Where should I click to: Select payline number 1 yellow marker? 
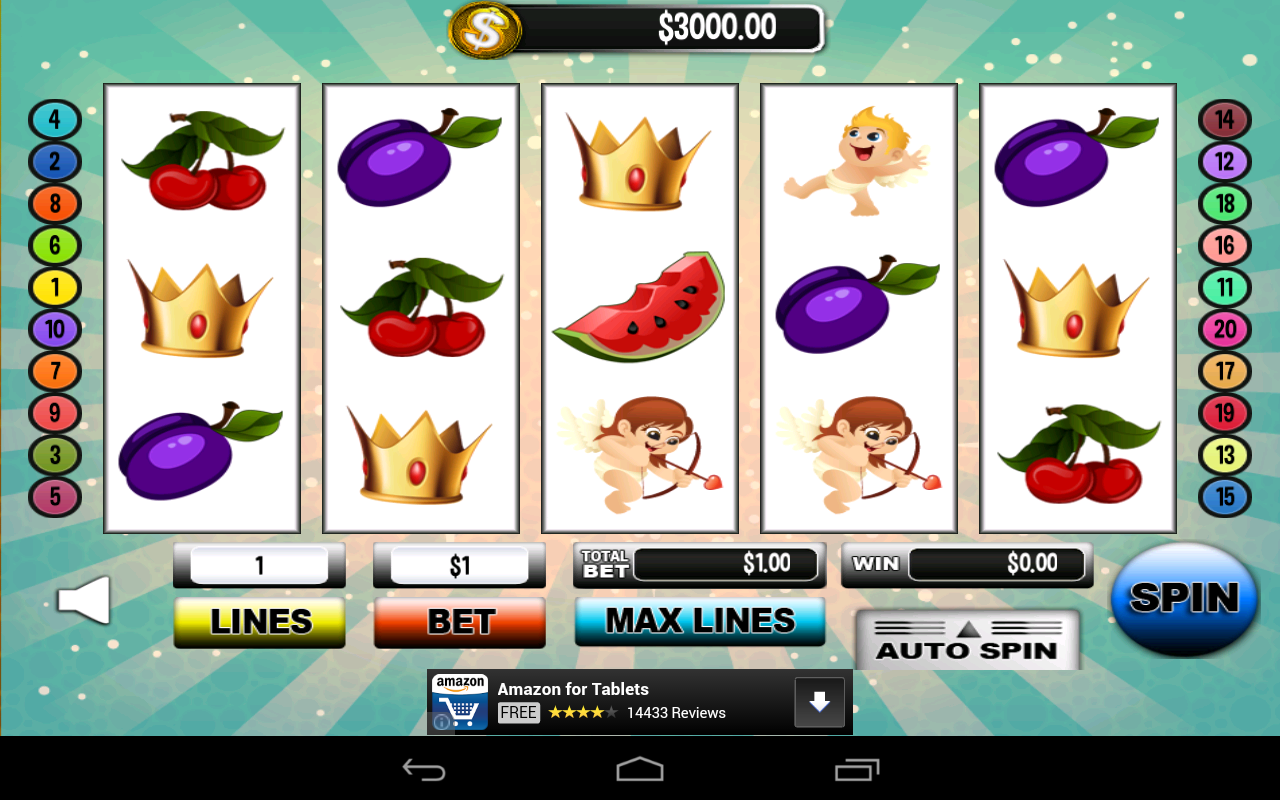point(54,288)
